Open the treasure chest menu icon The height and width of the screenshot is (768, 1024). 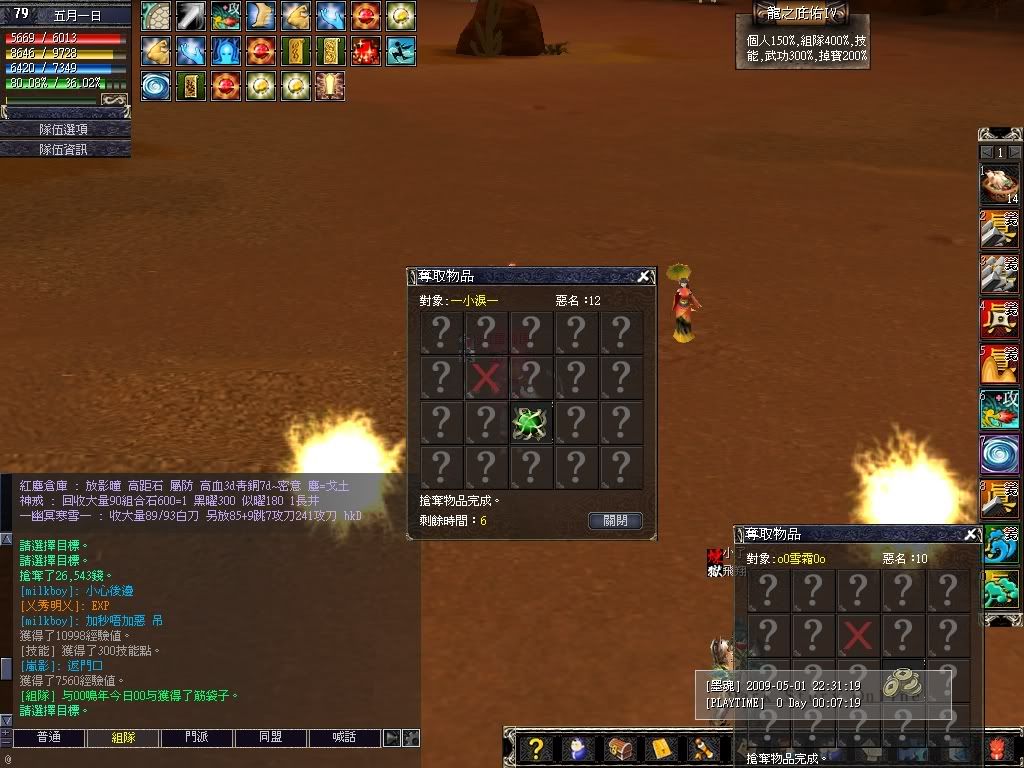coord(619,749)
